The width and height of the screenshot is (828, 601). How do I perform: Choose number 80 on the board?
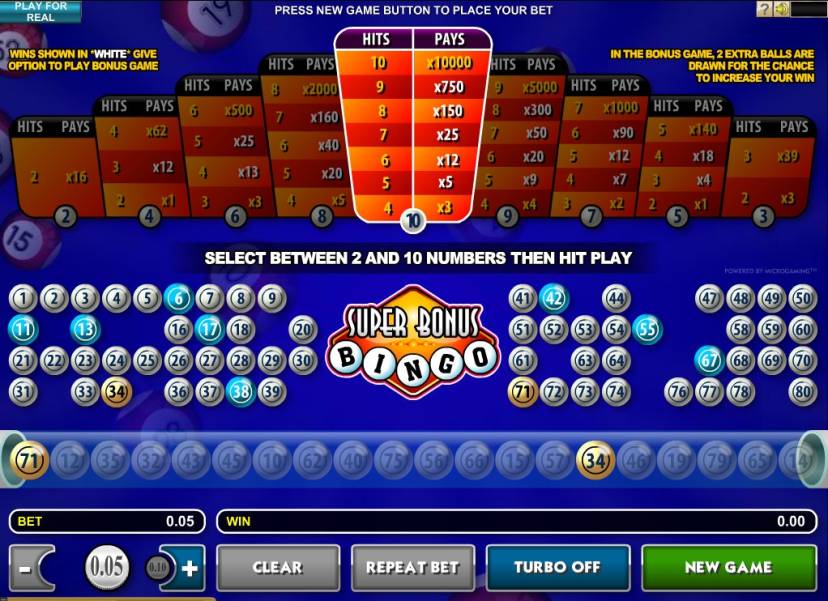(802, 391)
